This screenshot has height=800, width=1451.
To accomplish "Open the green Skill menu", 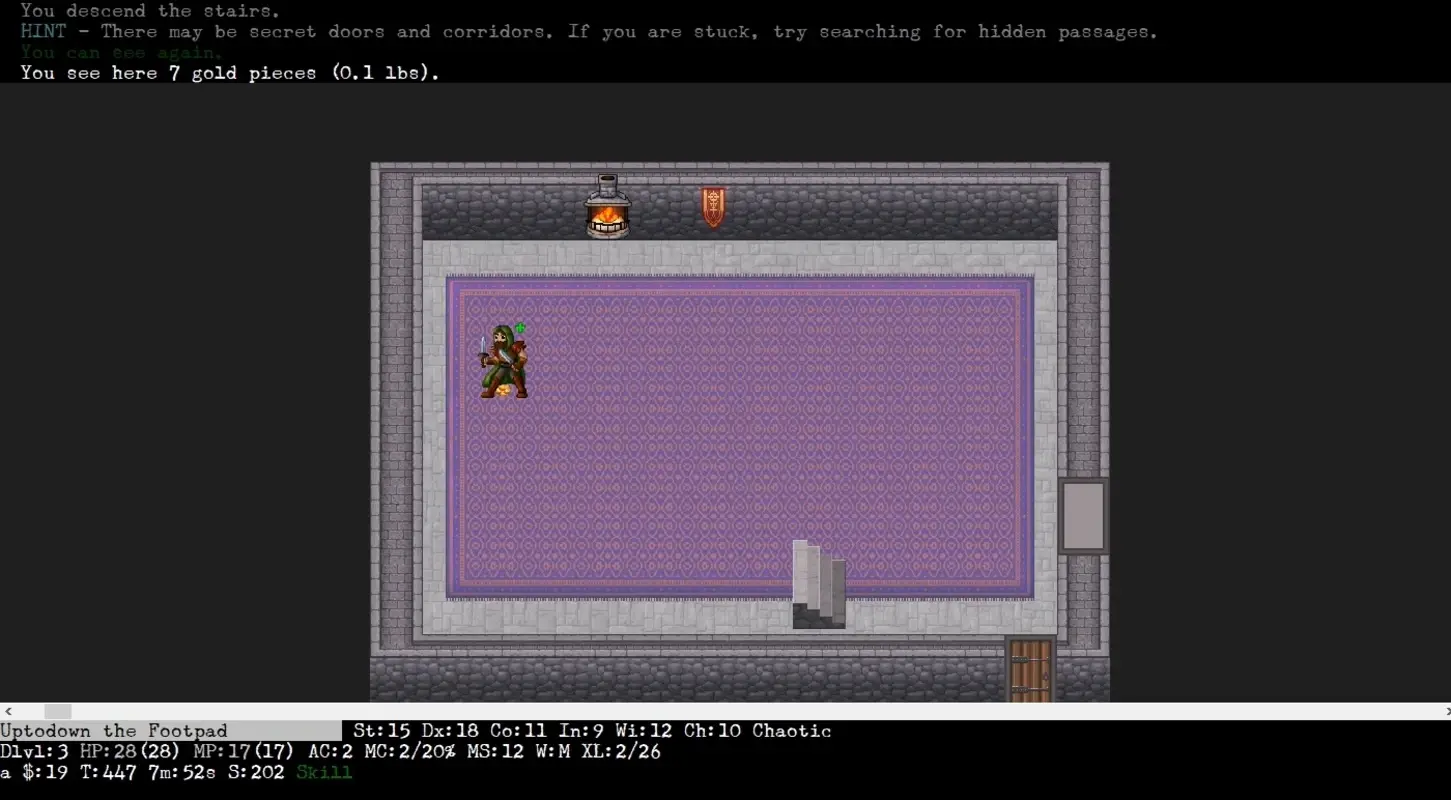I will (x=323, y=771).
